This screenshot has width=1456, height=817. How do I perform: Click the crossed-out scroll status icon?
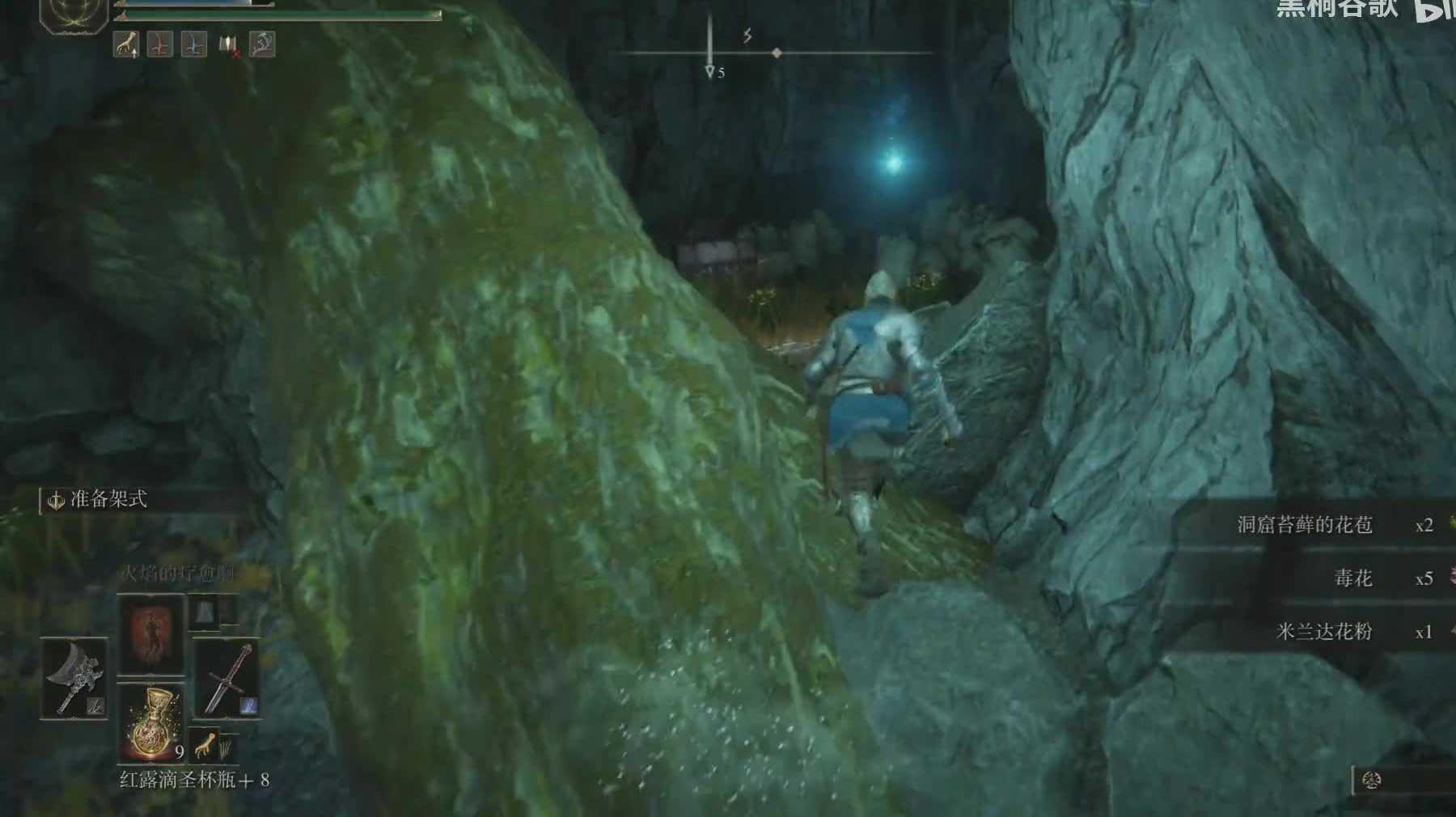click(x=228, y=45)
